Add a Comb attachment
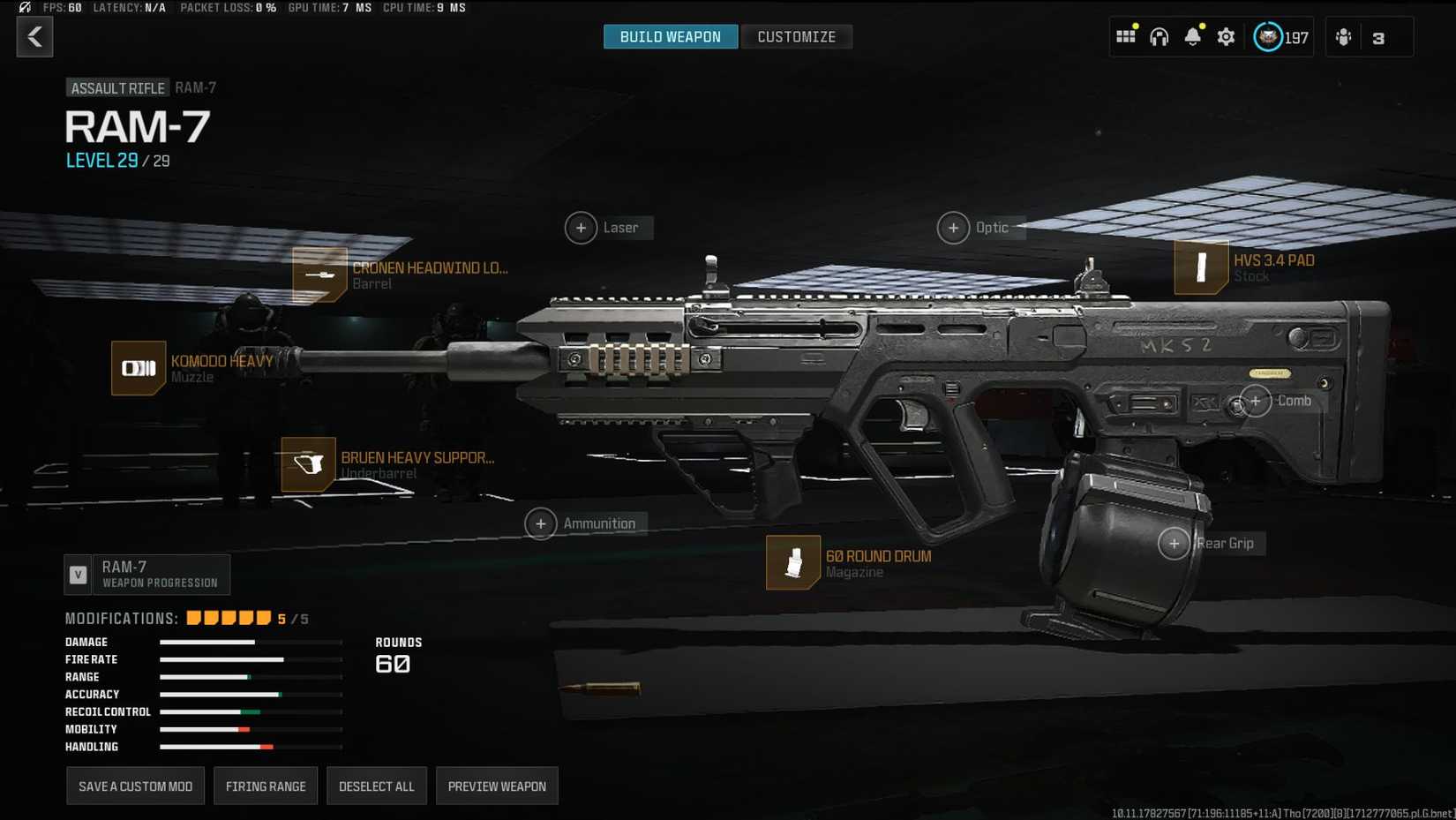This screenshot has height=820, width=1456. coord(1256,401)
